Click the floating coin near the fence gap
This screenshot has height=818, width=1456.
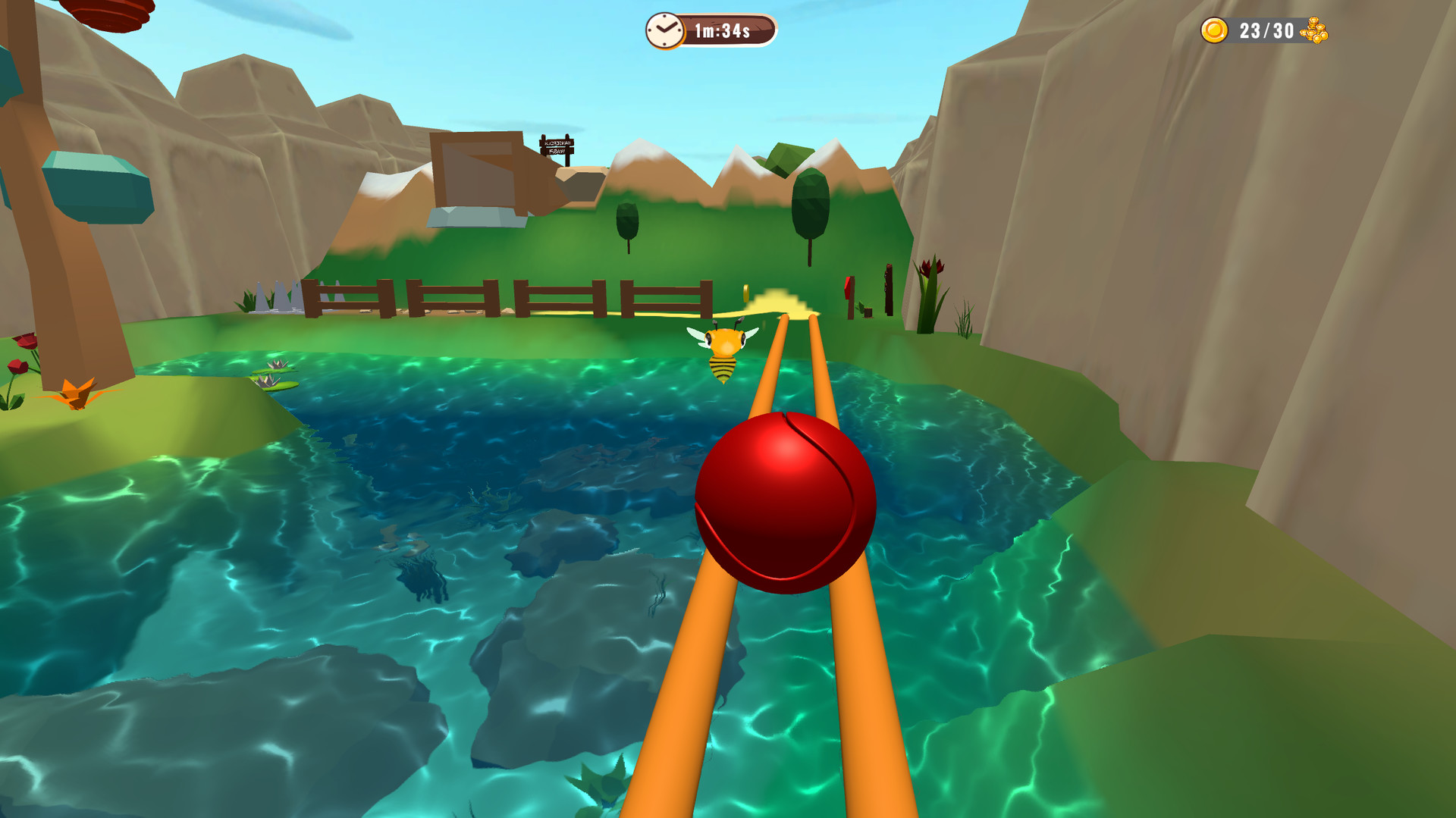746,293
